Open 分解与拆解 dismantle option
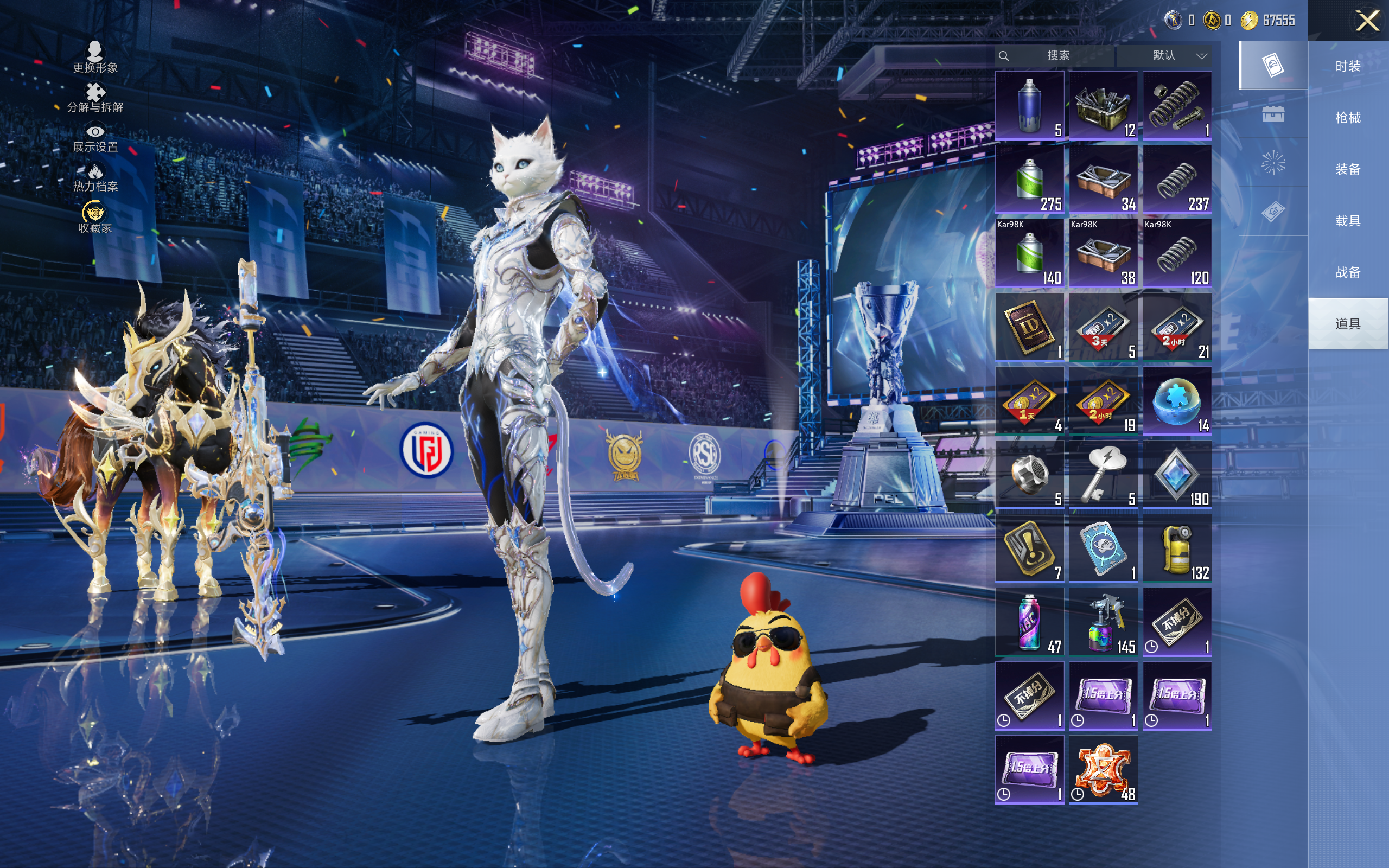 point(95,98)
